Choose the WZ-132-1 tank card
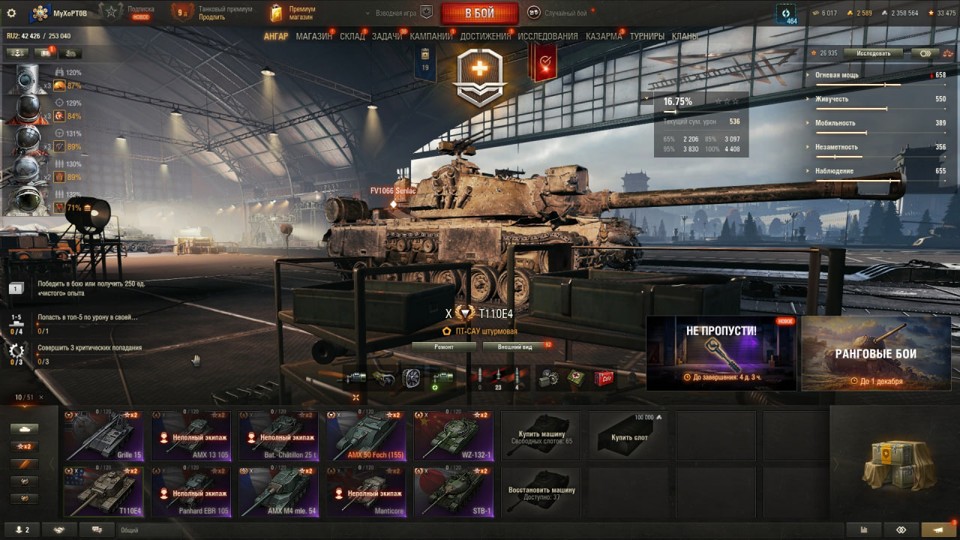Image resolution: width=960 pixels, height=540 pixels. 453,435
